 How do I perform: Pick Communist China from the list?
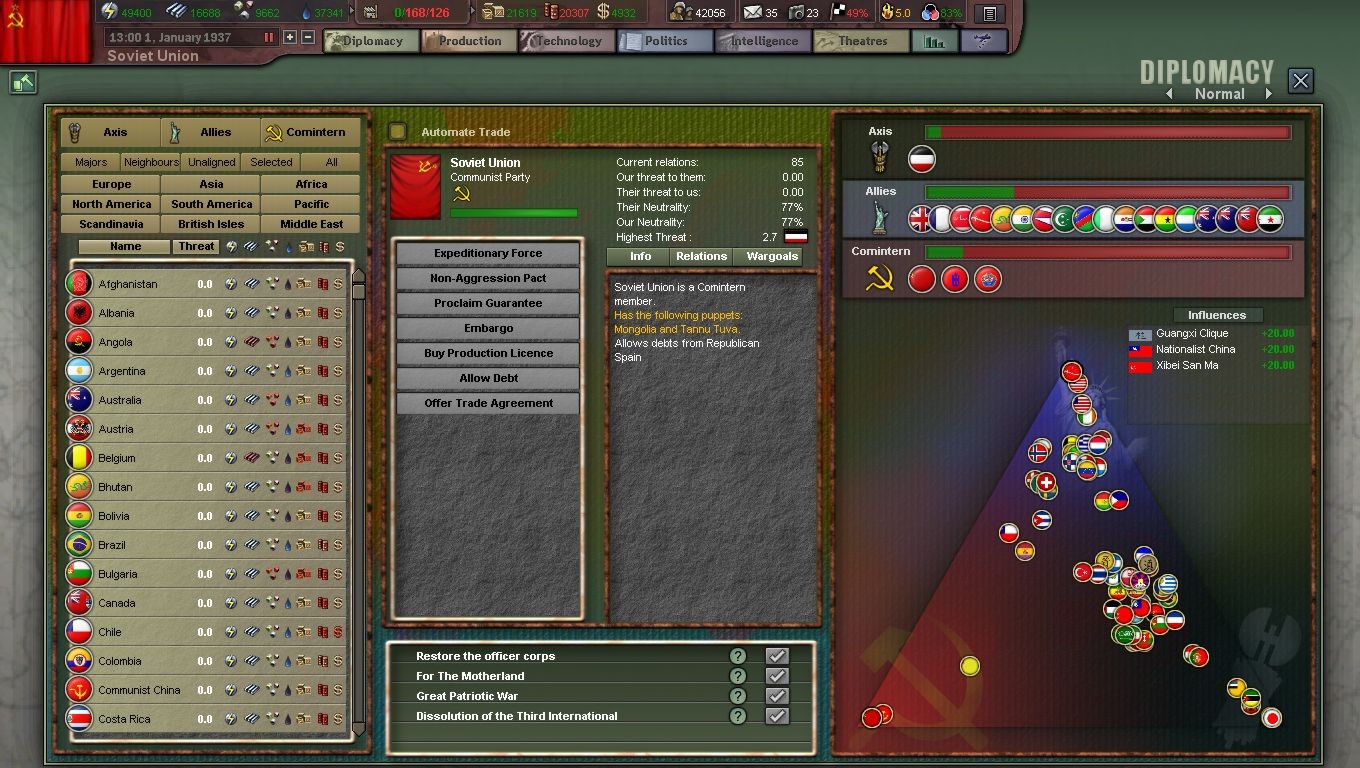point(139,690)
